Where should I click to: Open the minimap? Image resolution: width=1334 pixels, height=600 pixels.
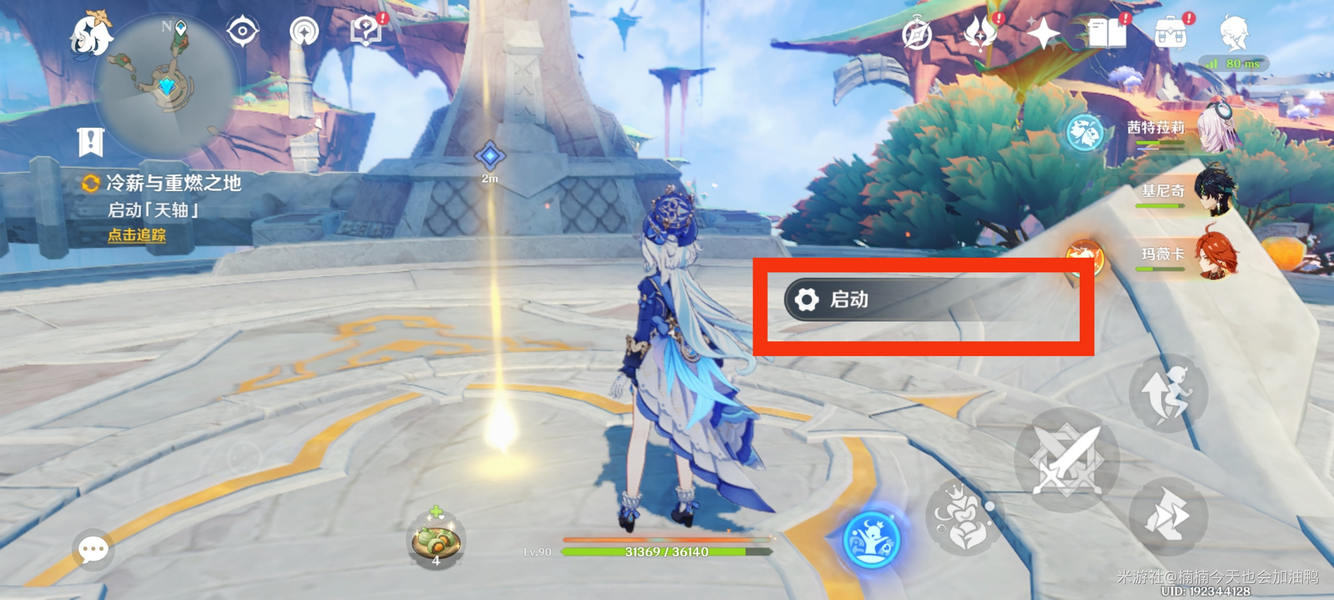tap(166, 86)
